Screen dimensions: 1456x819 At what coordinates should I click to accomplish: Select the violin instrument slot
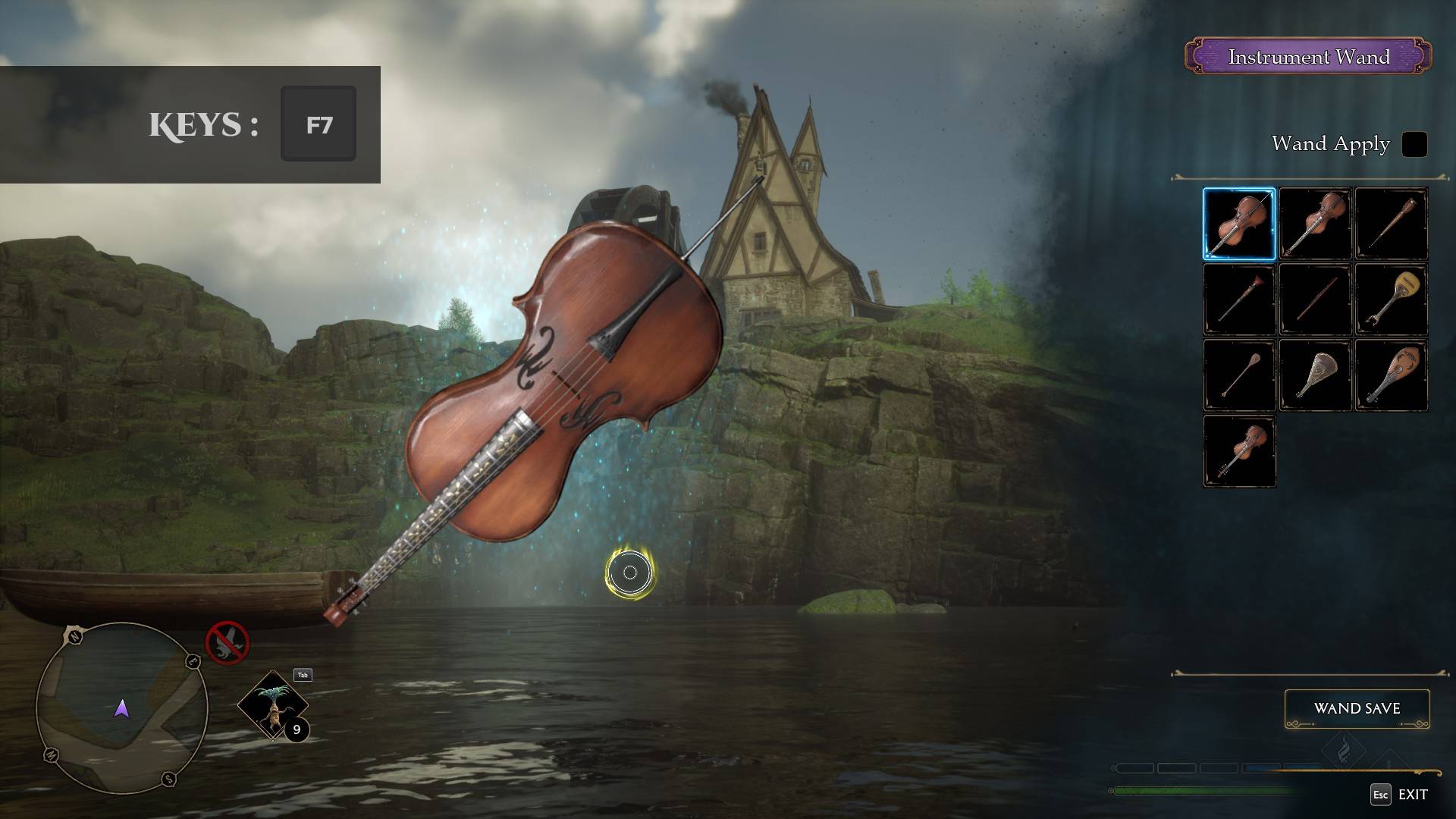point(1314,224)
